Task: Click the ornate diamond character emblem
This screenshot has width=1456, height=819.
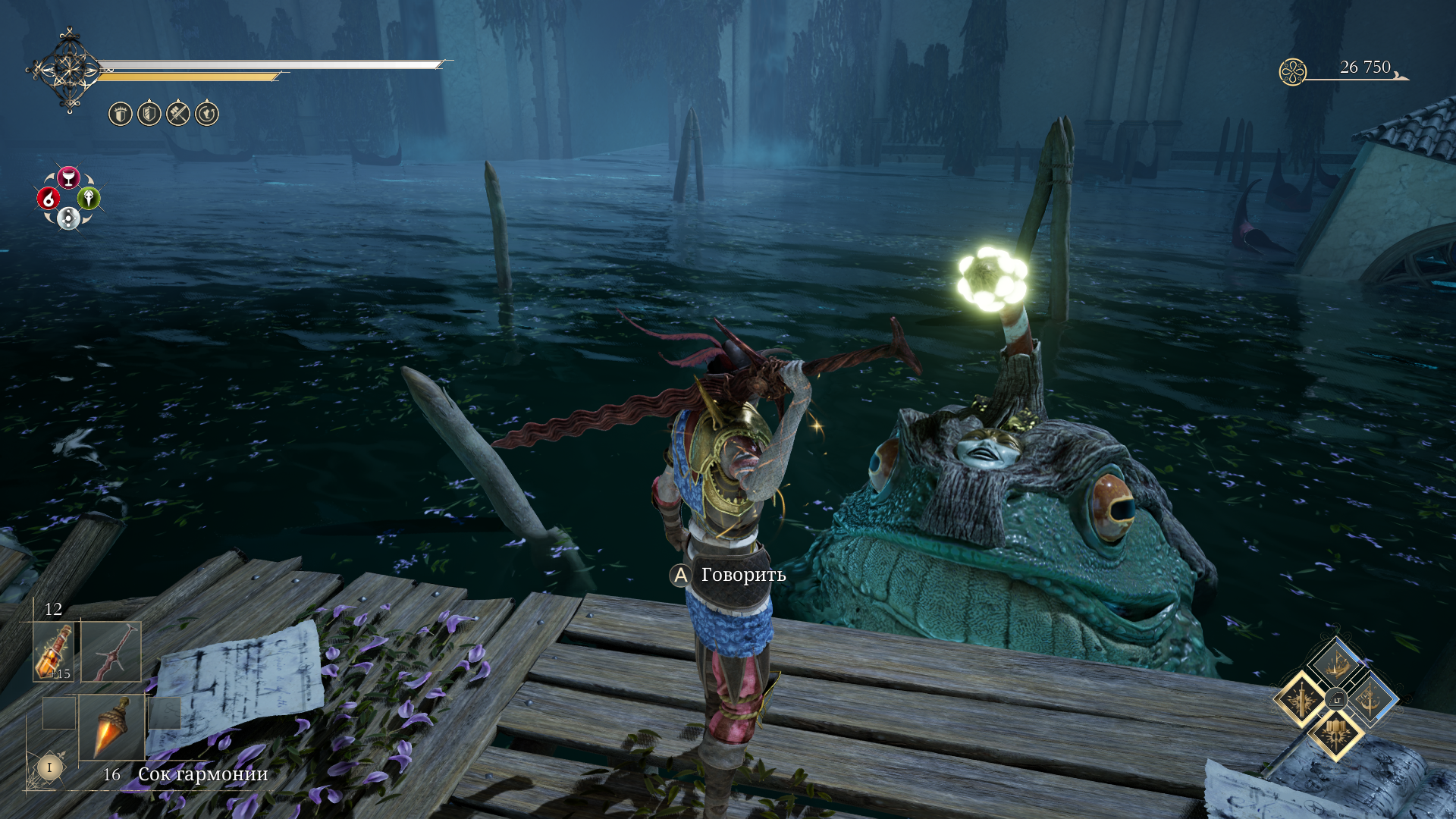Action: (70, 71)
